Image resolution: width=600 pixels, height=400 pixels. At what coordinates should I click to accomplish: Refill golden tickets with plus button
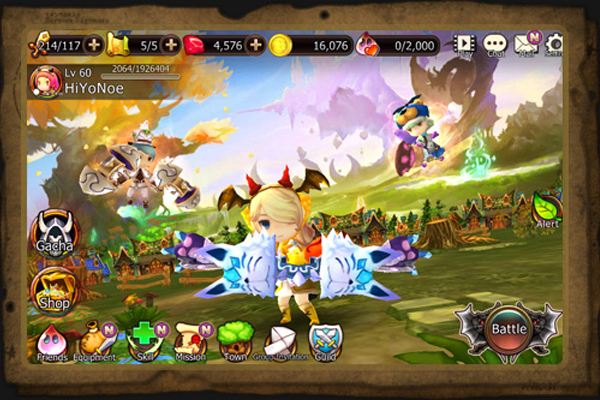[171, 45]
